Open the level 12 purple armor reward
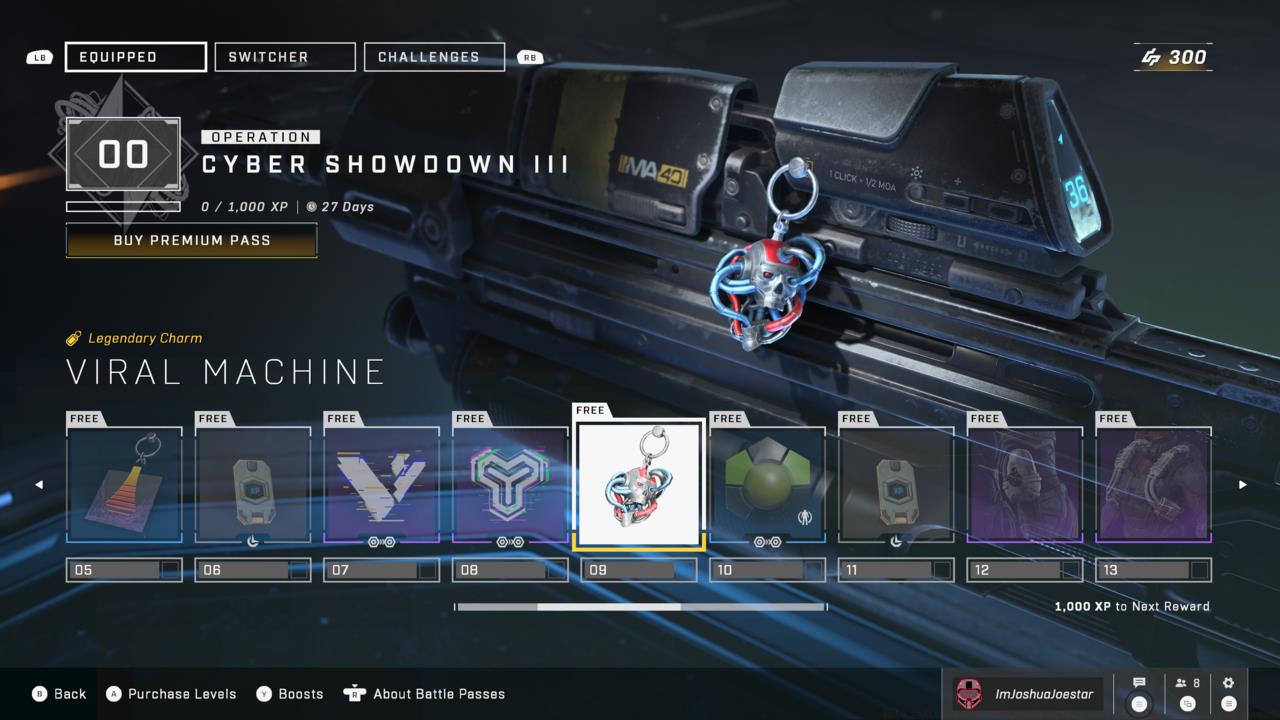Viewport: 1280px width, 720px height. click(x=1025, y=485)
